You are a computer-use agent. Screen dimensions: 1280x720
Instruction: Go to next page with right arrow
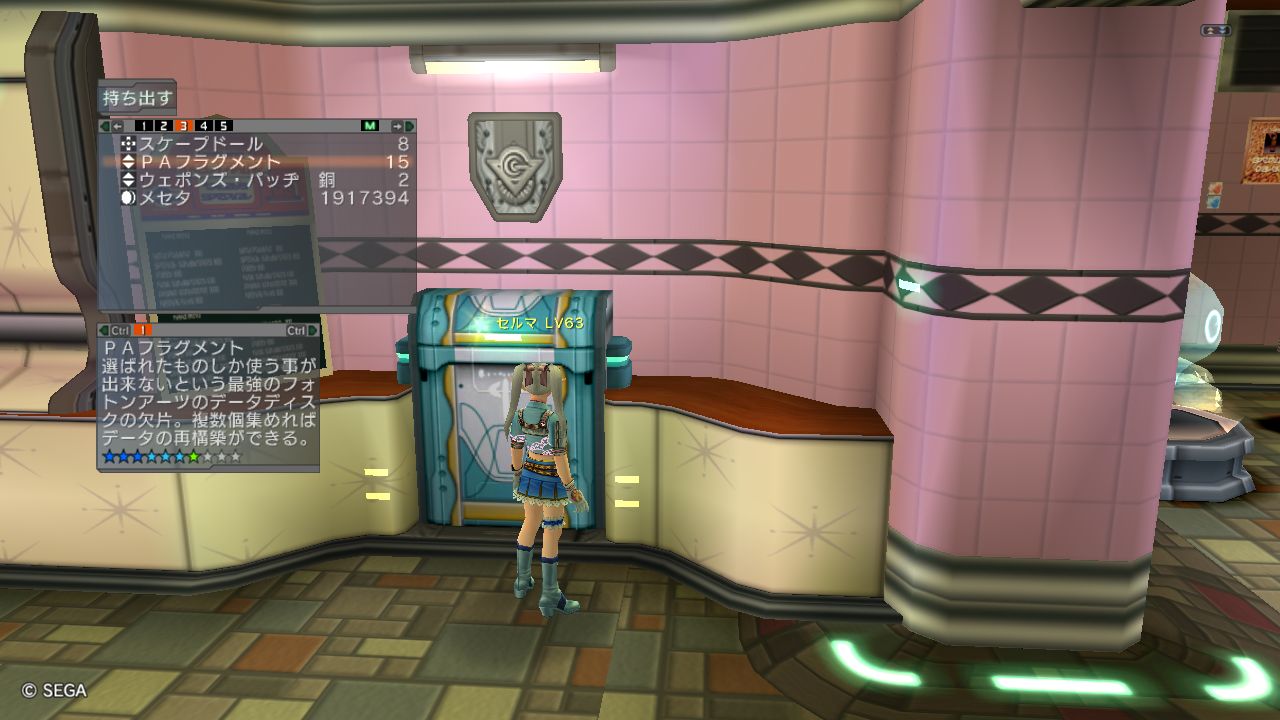click(x=397, y=126)
